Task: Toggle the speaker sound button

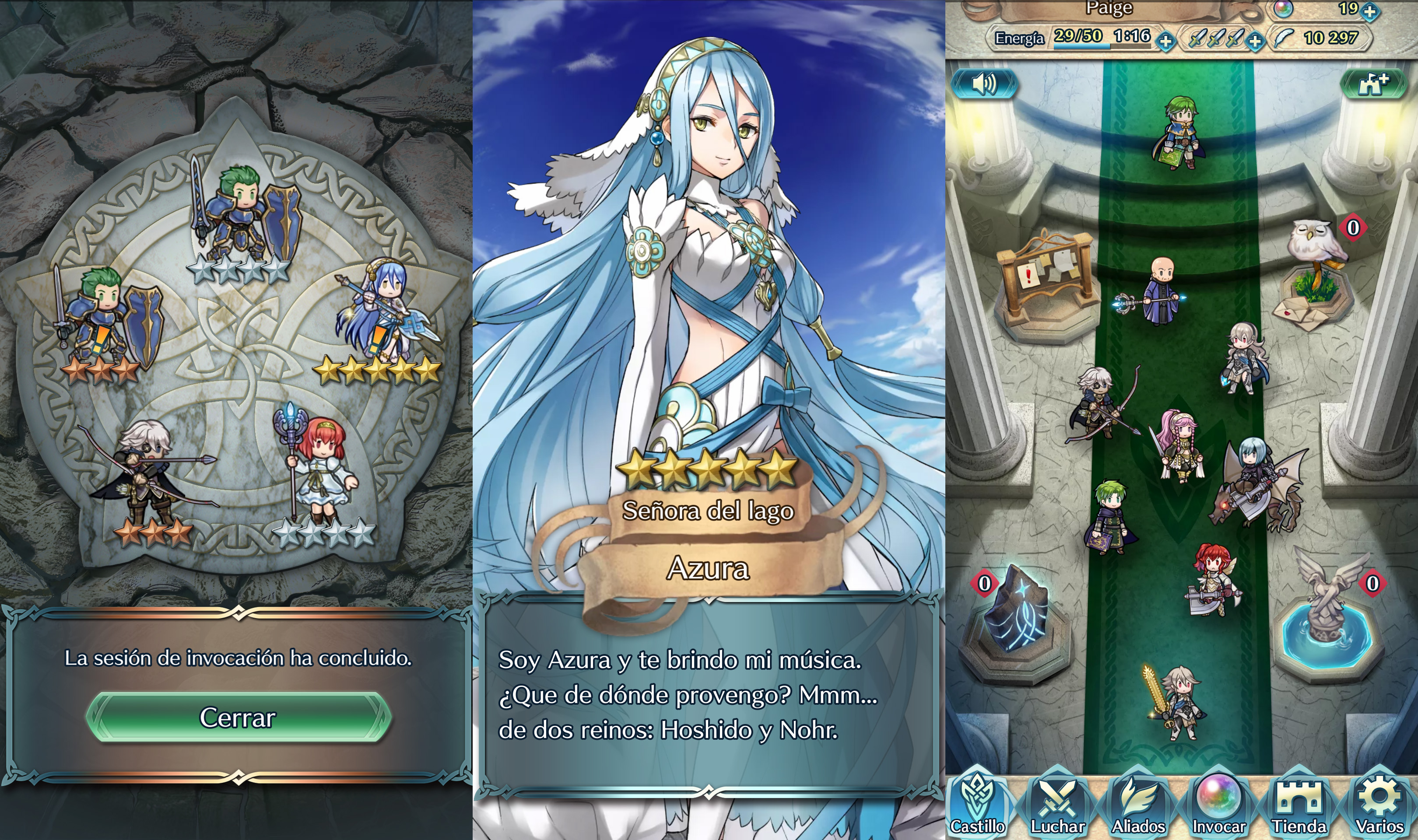Action: (984, 84)
